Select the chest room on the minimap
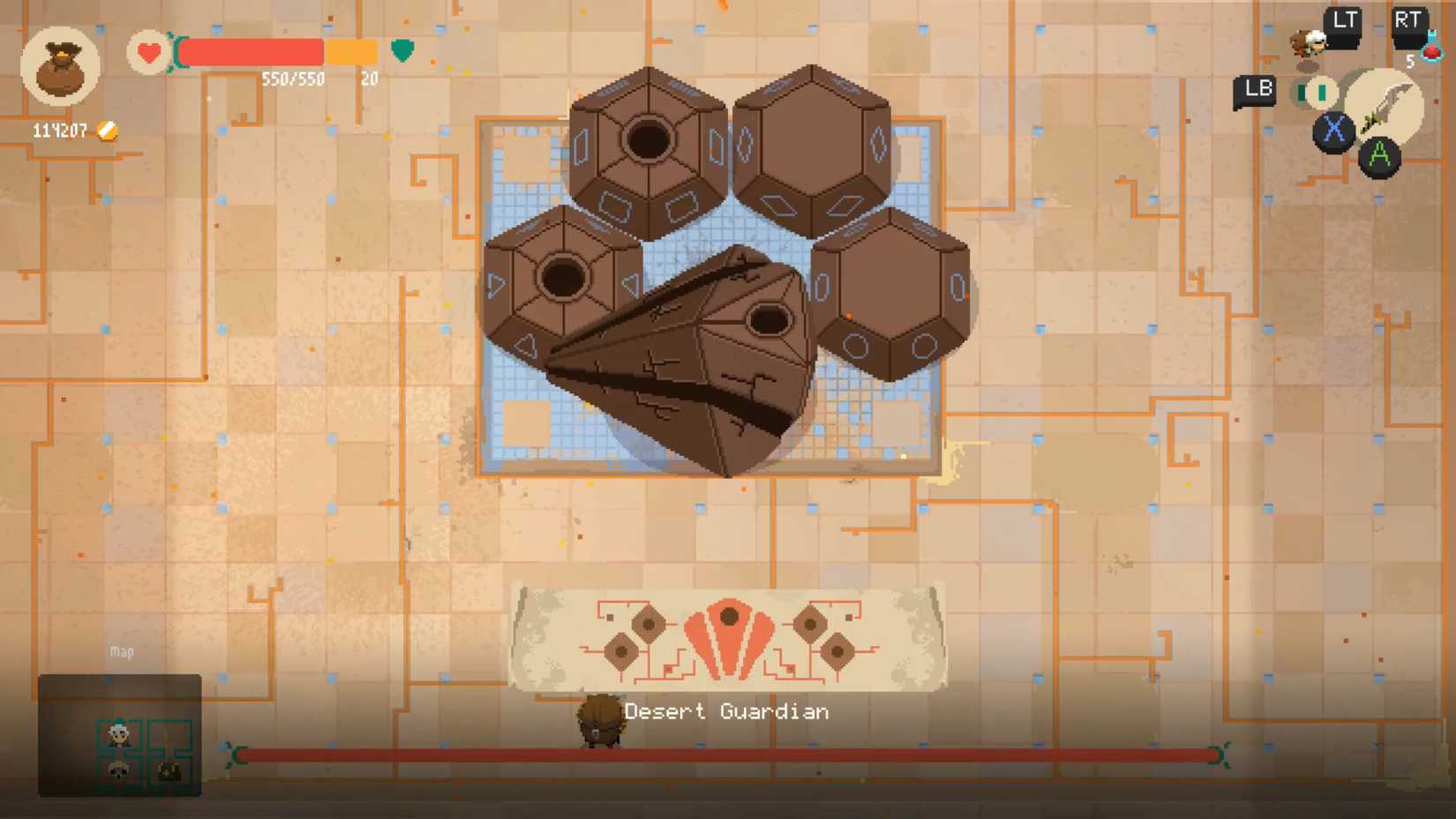This screenshot has height=819, width=1456. [x=169, y=771]
